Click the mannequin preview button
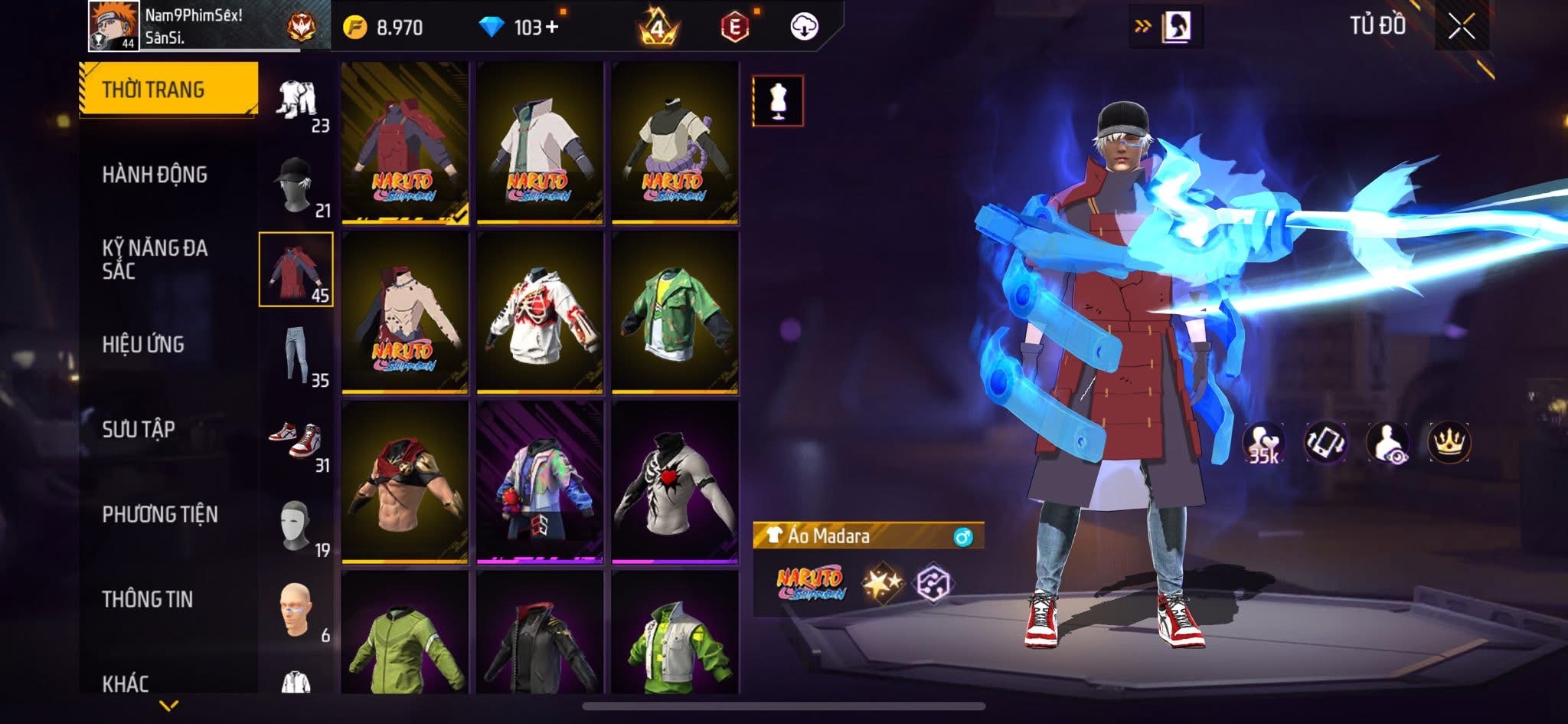The height and width of the screenshot is (724, 1568). pyautogui.click(x=778, y=100)
